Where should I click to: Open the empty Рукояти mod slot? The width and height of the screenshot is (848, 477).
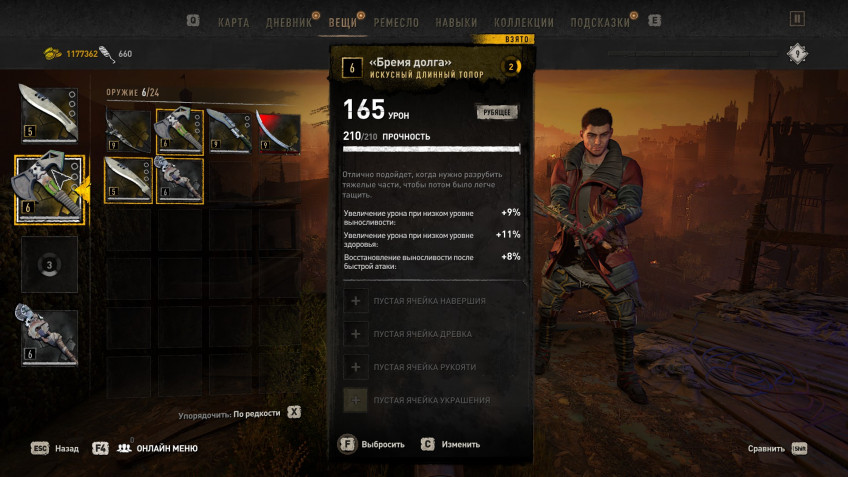(431, 367)
